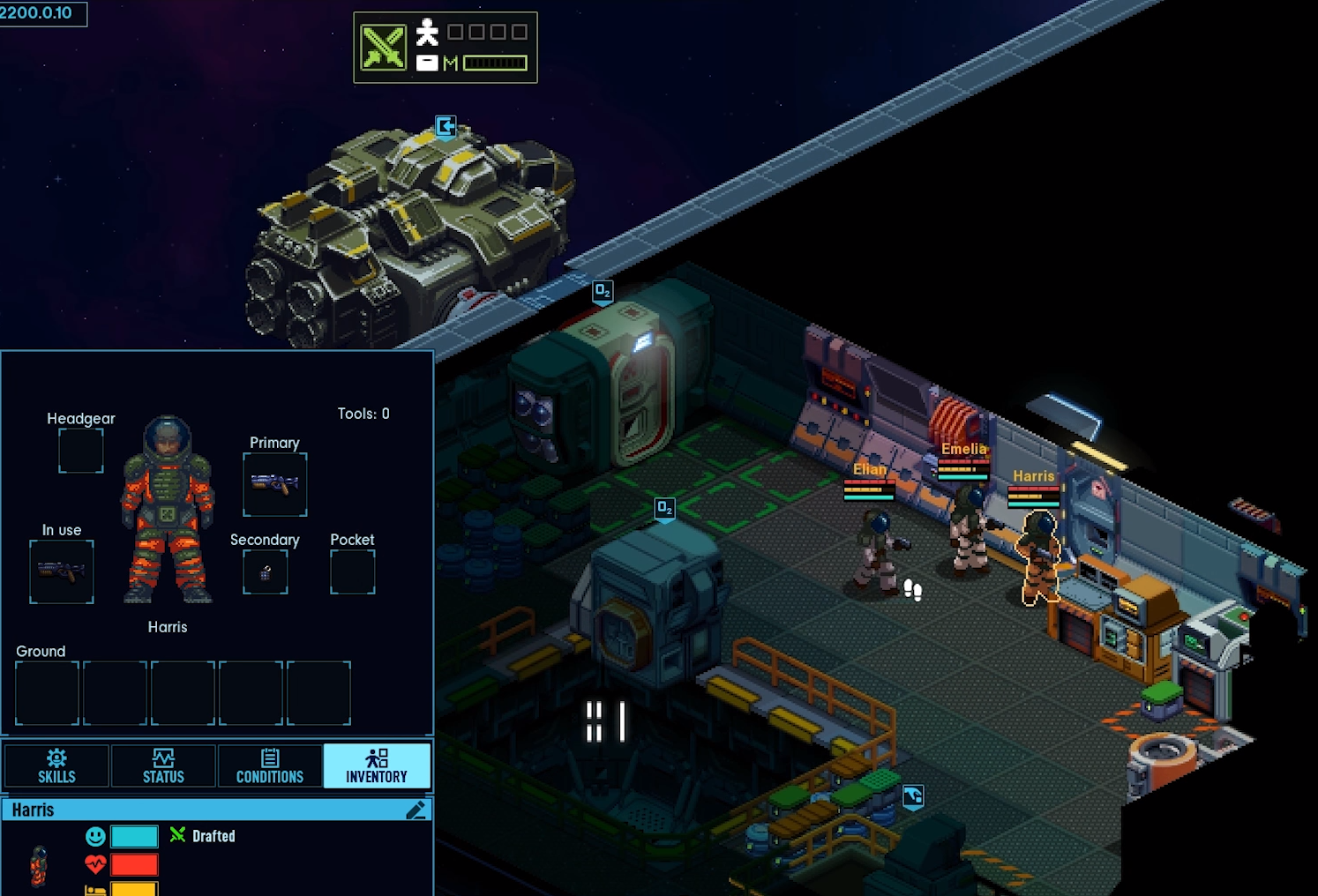
Task: Rename Harris with the pencil icon
Action: coord(416,810)
